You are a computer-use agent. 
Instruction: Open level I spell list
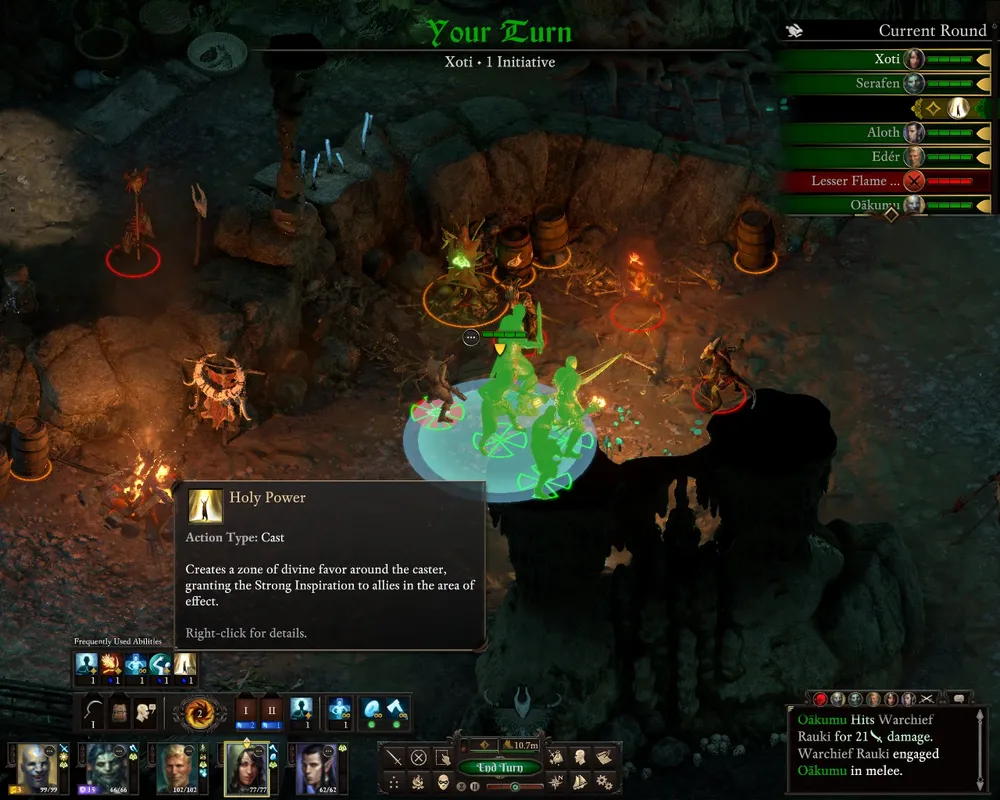245,710
